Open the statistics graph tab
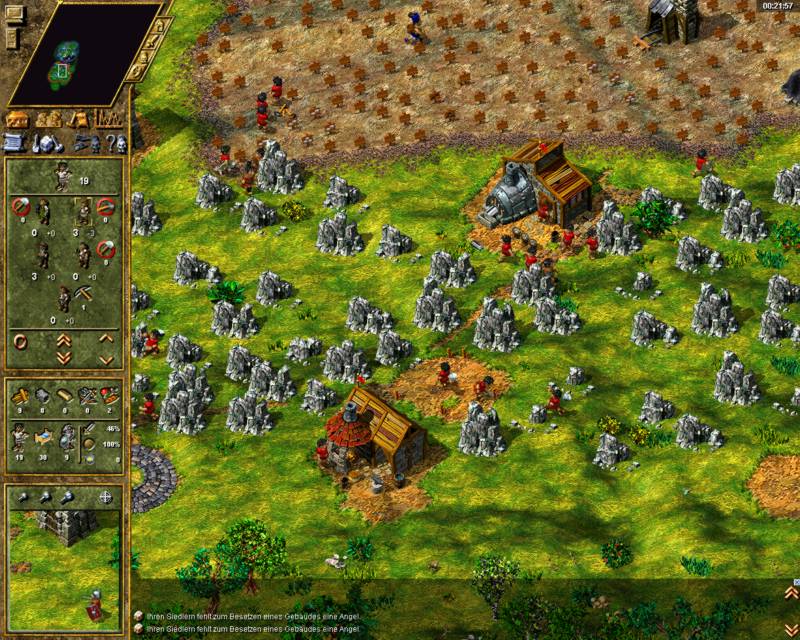 pos(106,120)
